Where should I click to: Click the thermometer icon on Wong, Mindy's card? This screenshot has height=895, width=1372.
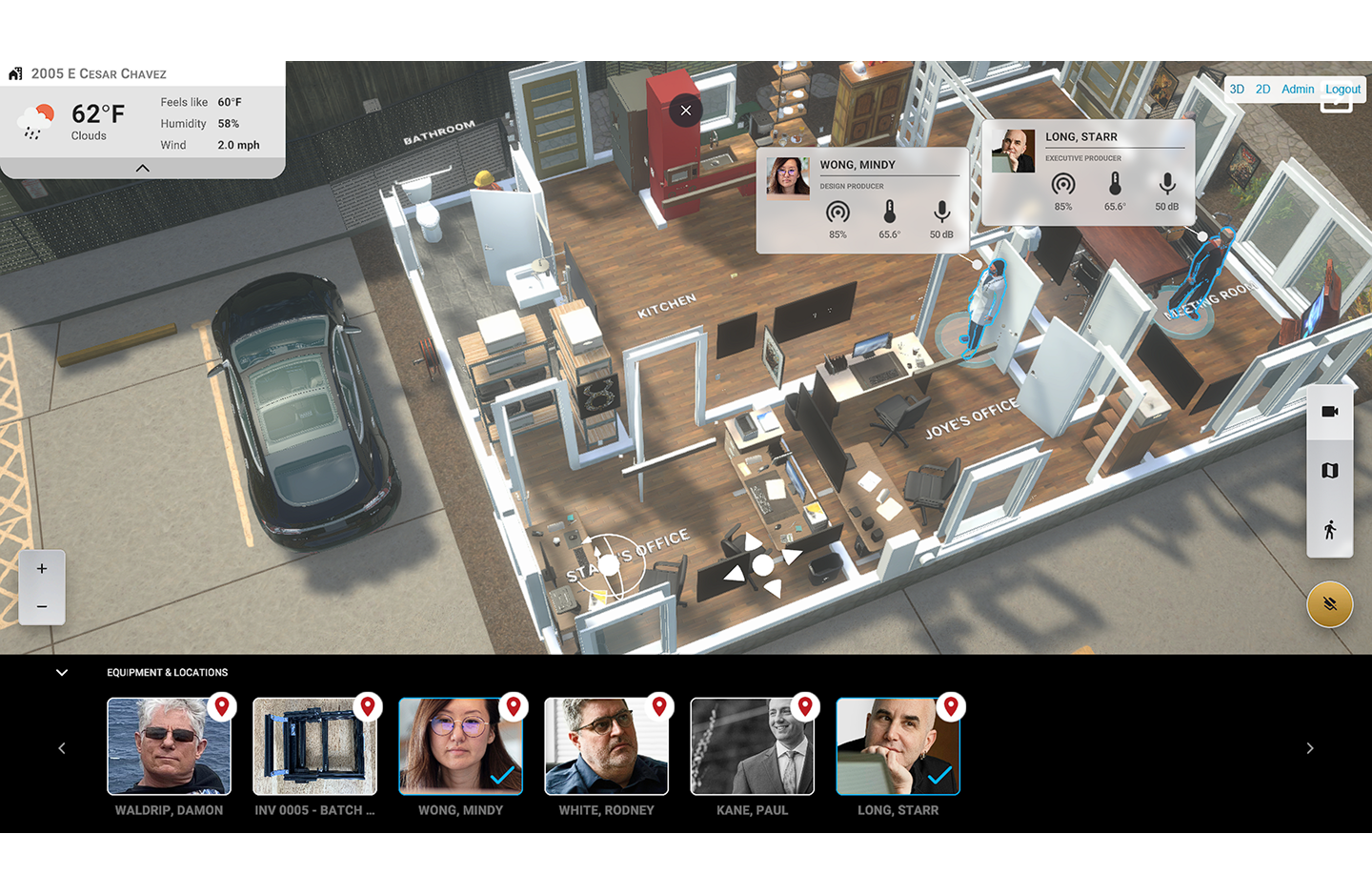889,214
